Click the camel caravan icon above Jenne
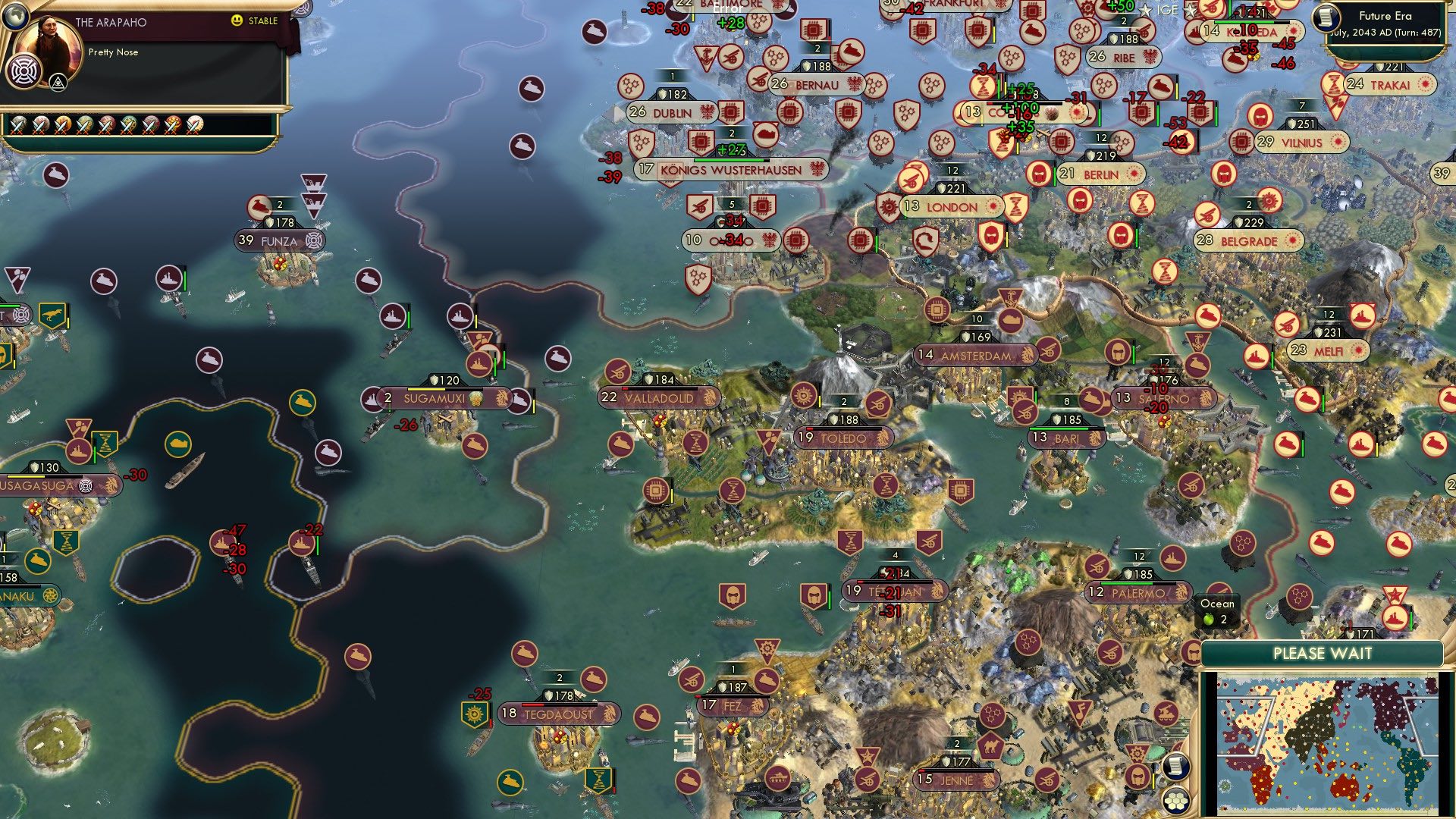The image size is (1456, 819). click(x=990, y=747)
